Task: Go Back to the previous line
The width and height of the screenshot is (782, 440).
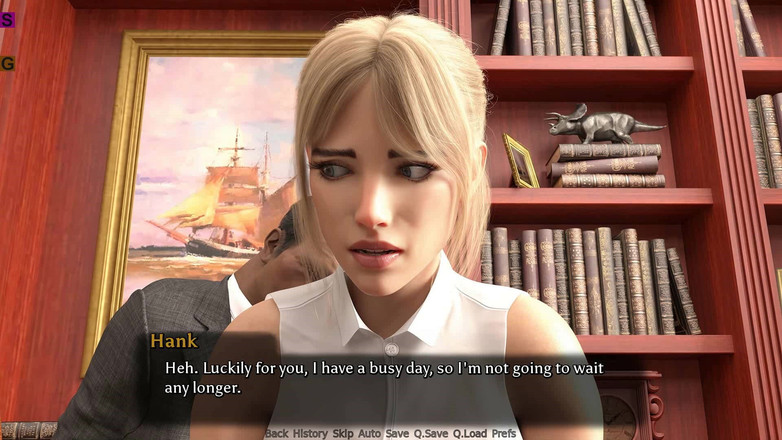Action: click(x=276, y=433)
